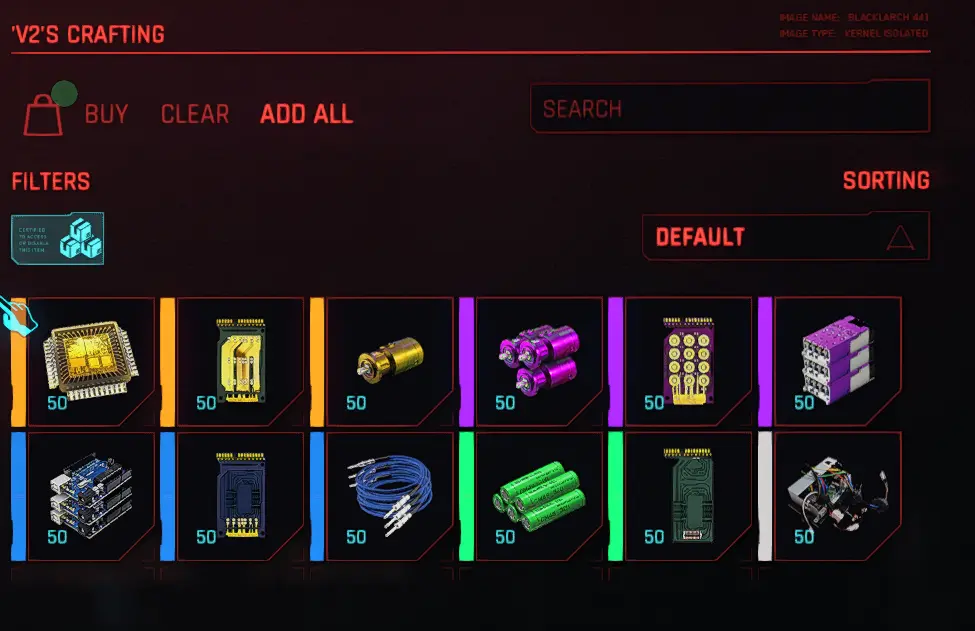Select the blue coiled cable item
This screenshot has width=975, height=631.
390,496
